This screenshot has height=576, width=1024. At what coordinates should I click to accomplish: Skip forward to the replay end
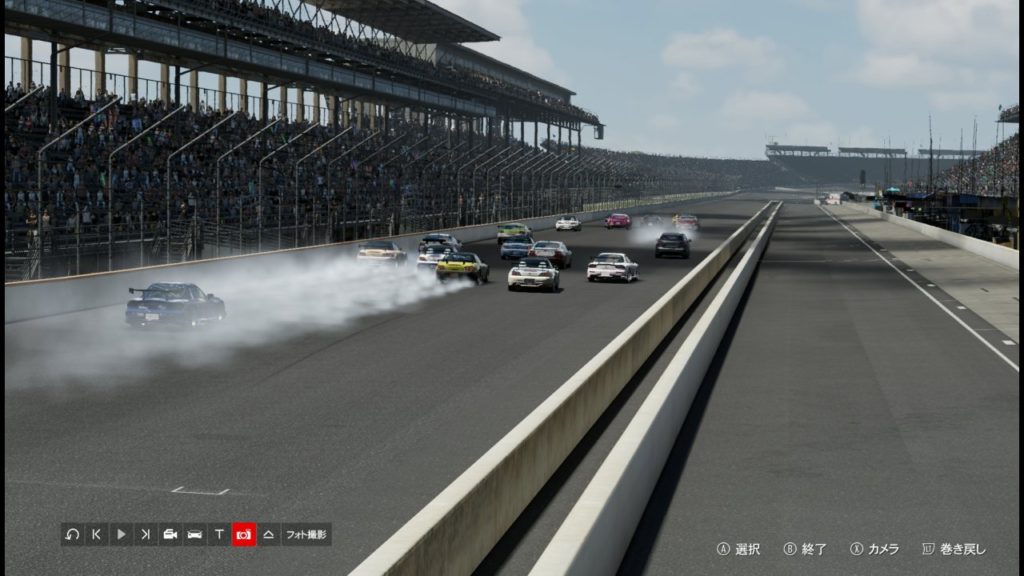pyautogui.click(x=146, y=534)
